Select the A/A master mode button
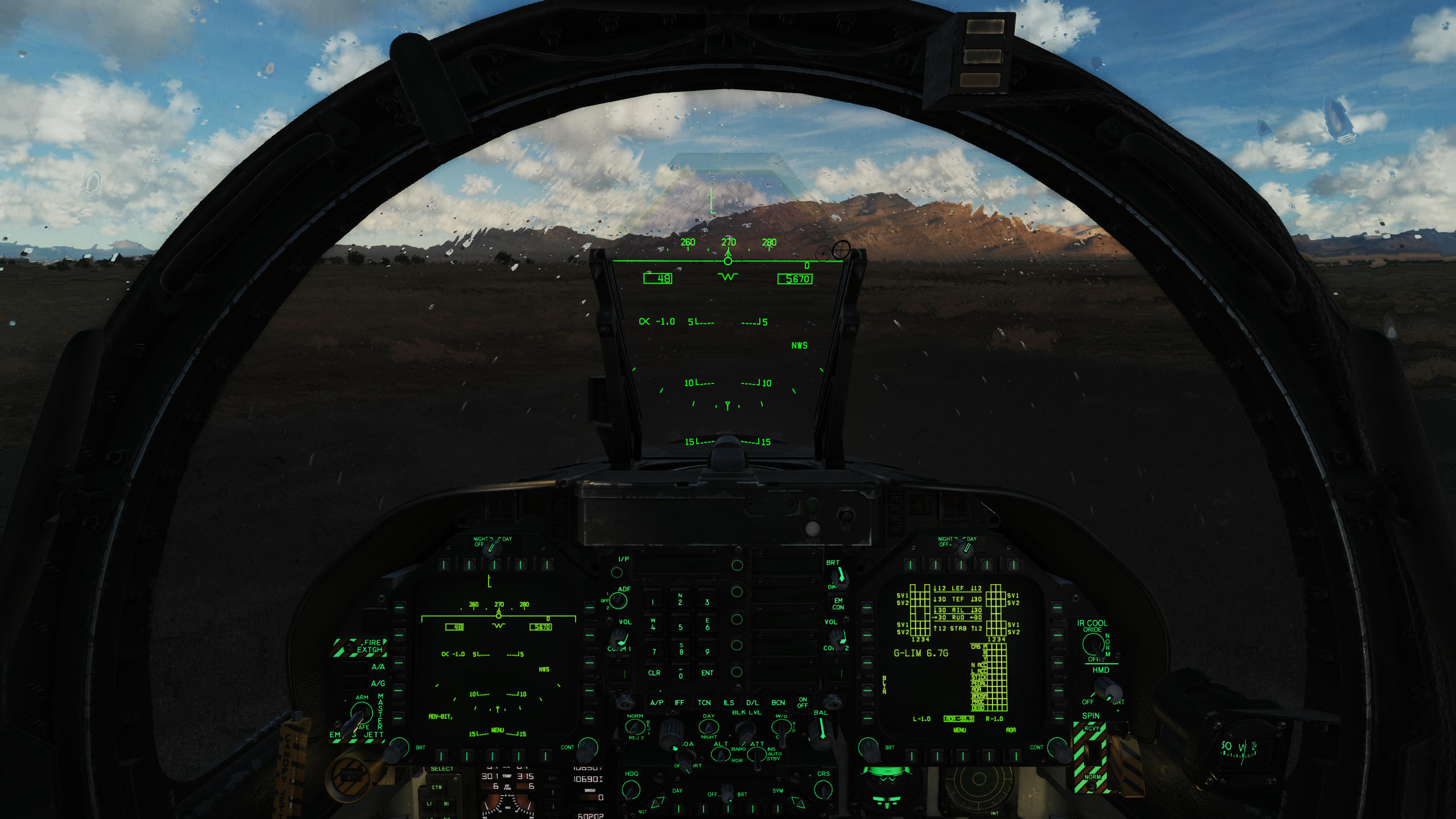 coord(355,667)
